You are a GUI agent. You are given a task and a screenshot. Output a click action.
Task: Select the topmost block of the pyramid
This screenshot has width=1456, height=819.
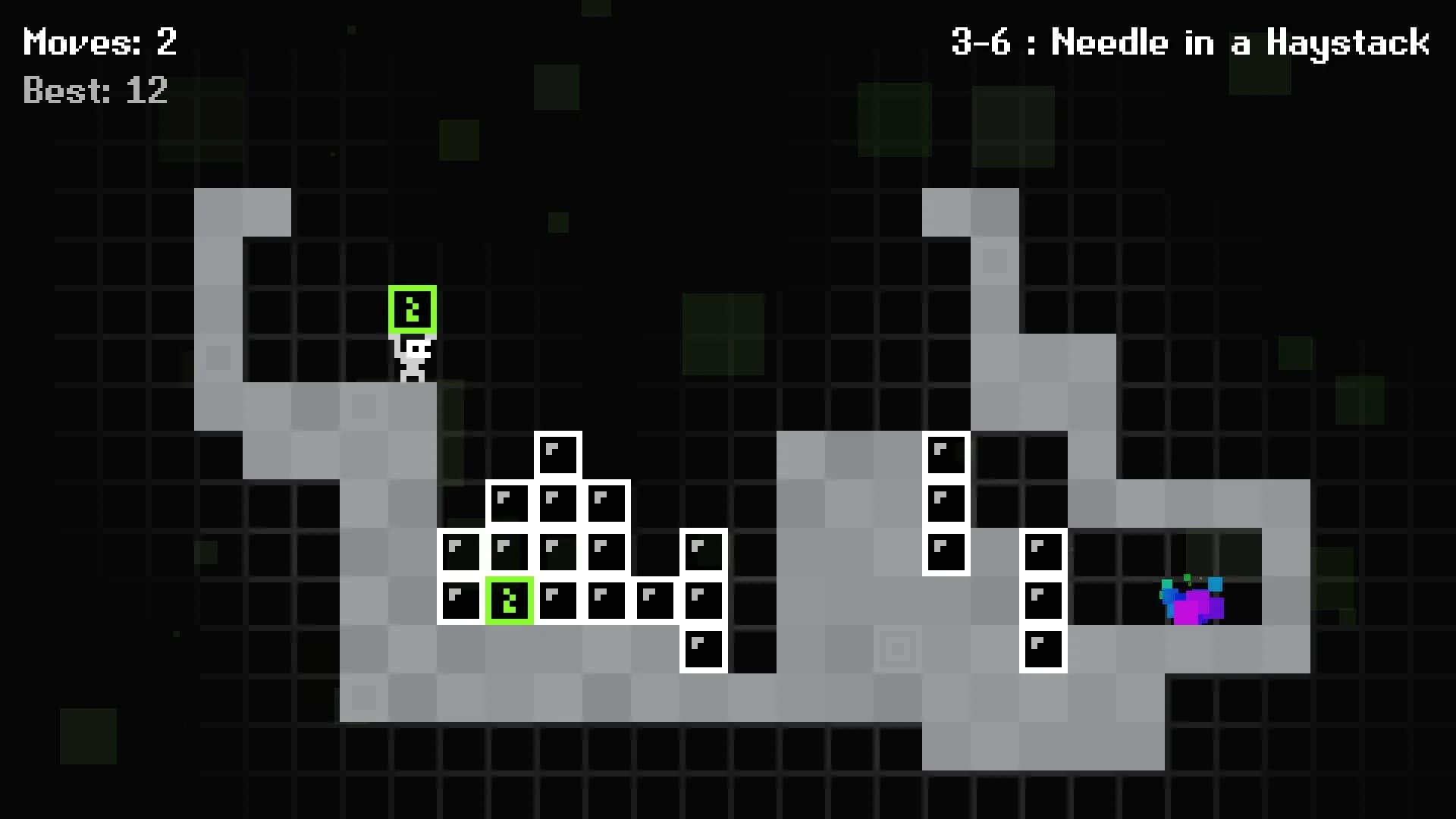point(558,454)
